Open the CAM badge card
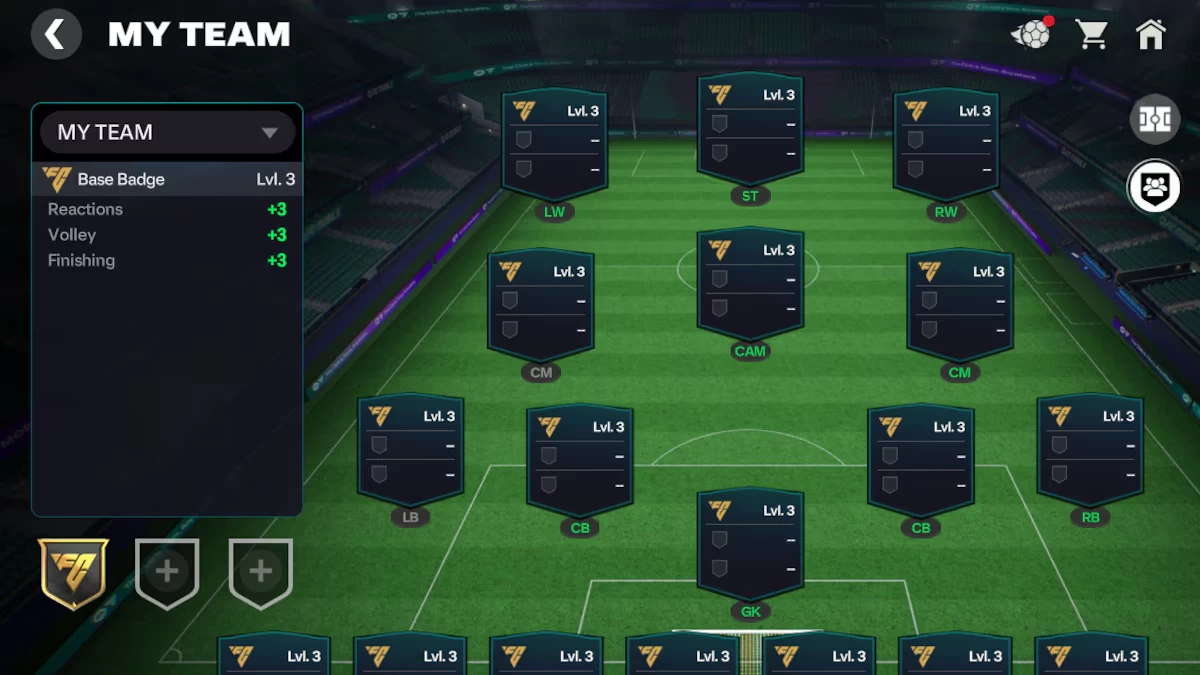The image size is (1200, 675). 750,285
